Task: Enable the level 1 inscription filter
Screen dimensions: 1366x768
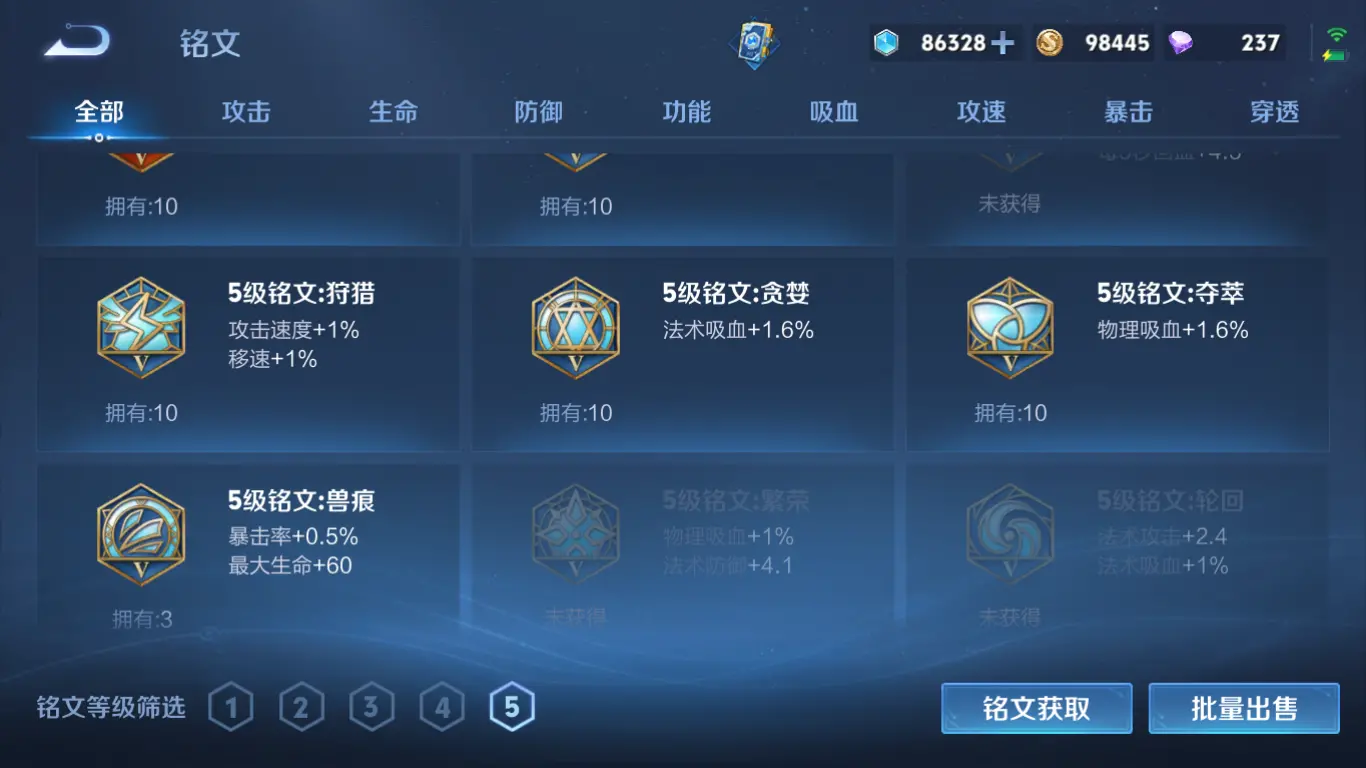Action: point(231,707)
